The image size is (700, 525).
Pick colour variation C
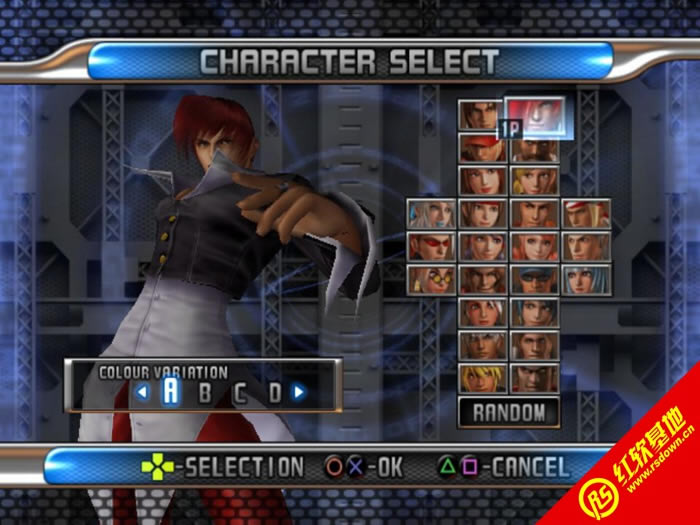tap(240, 392)
